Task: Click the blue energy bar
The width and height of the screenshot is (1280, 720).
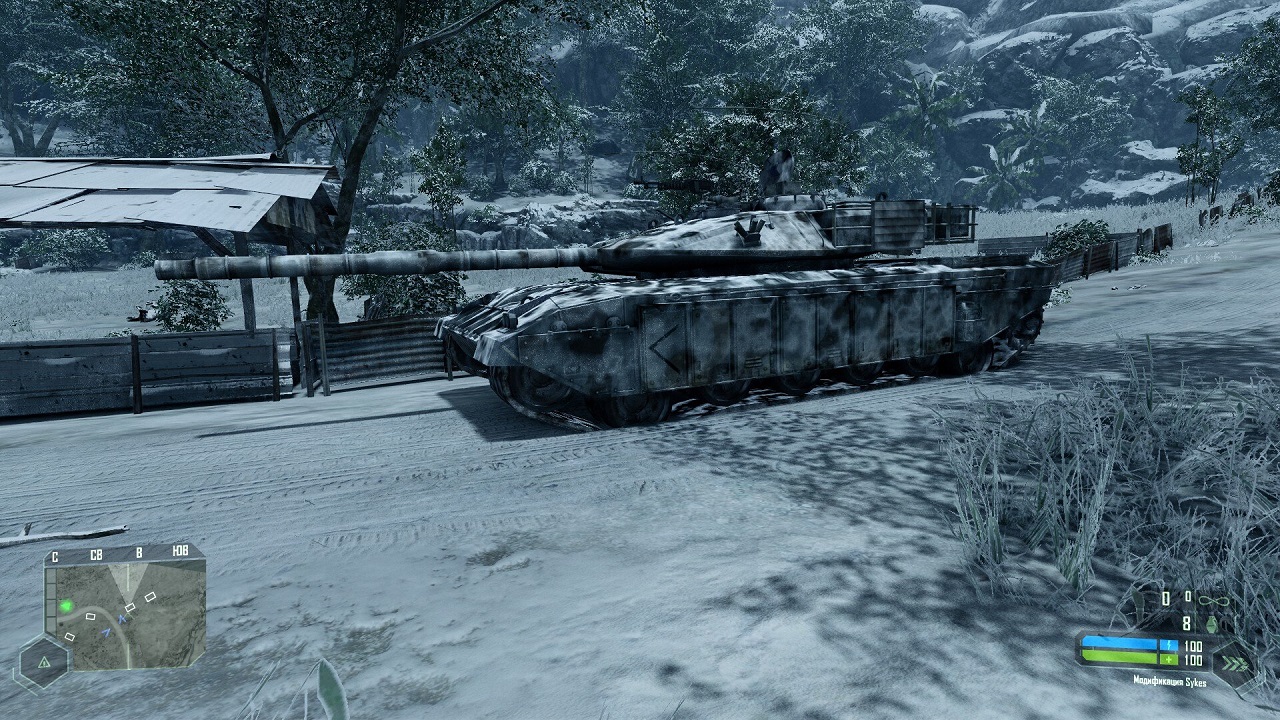Action: [x=1120, y=642]
